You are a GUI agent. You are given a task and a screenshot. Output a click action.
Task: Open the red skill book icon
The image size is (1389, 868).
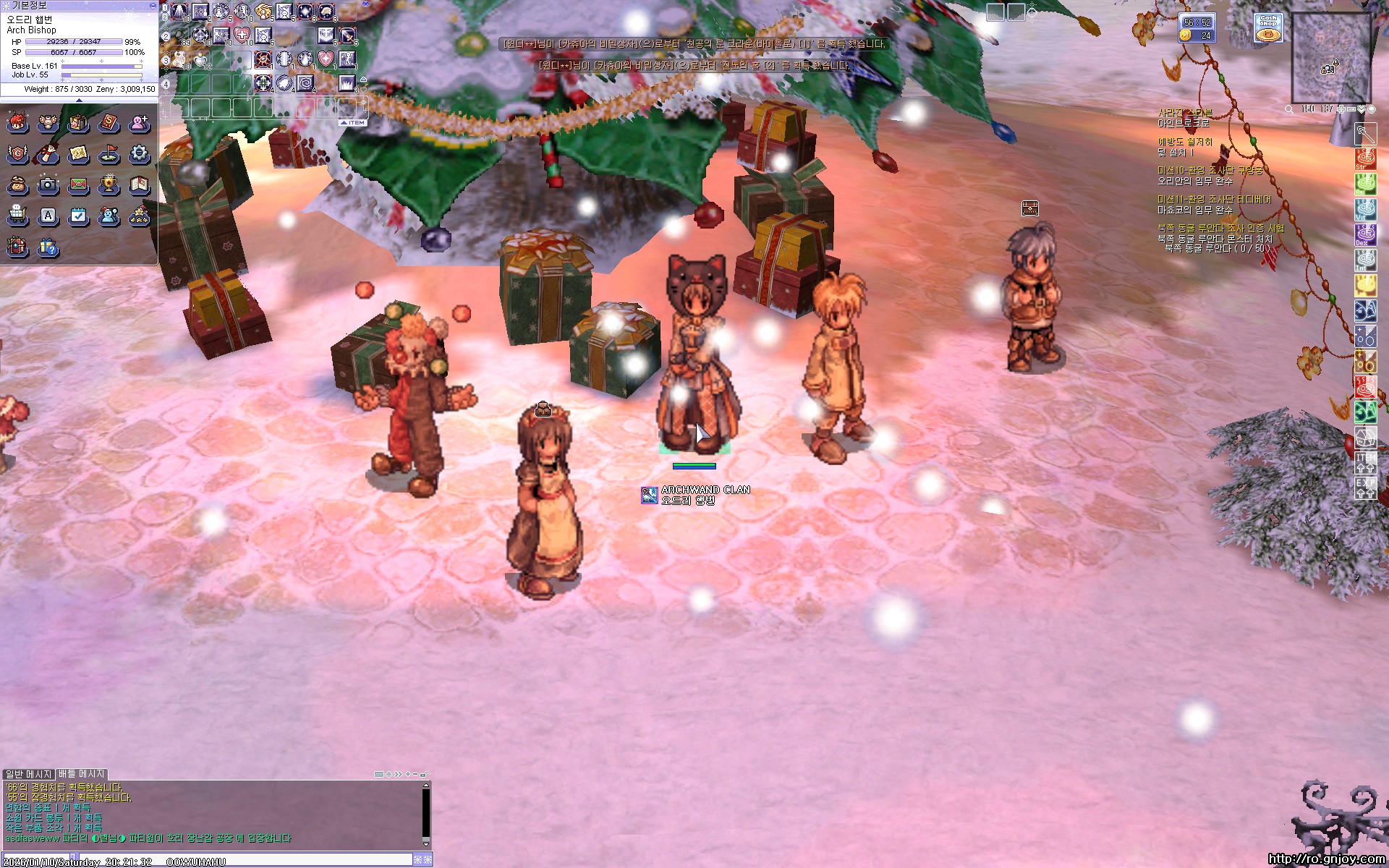(109, 123)
